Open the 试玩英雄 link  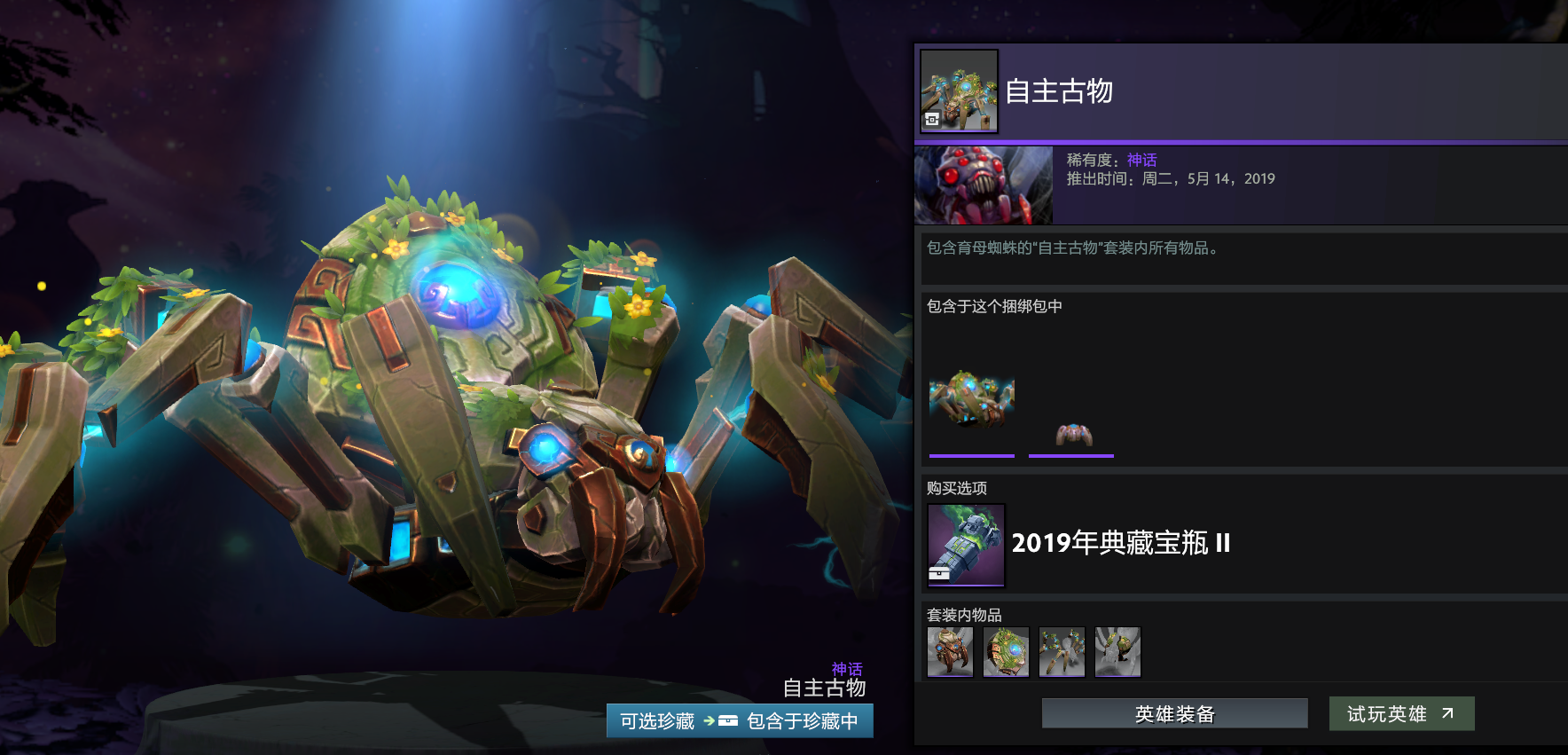pos(1401,712)
